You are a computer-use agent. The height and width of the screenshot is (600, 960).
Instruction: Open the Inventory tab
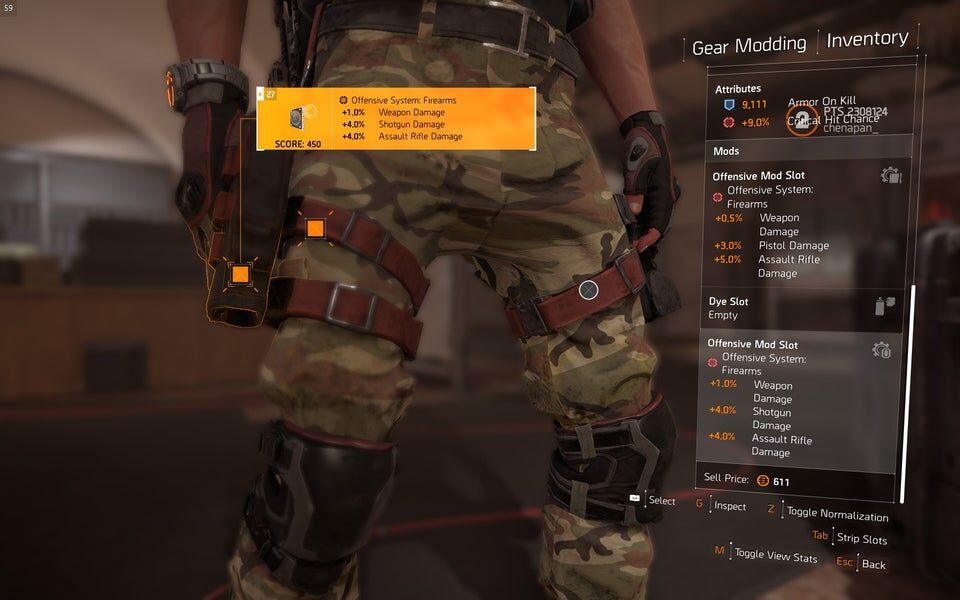click(867, 39)
